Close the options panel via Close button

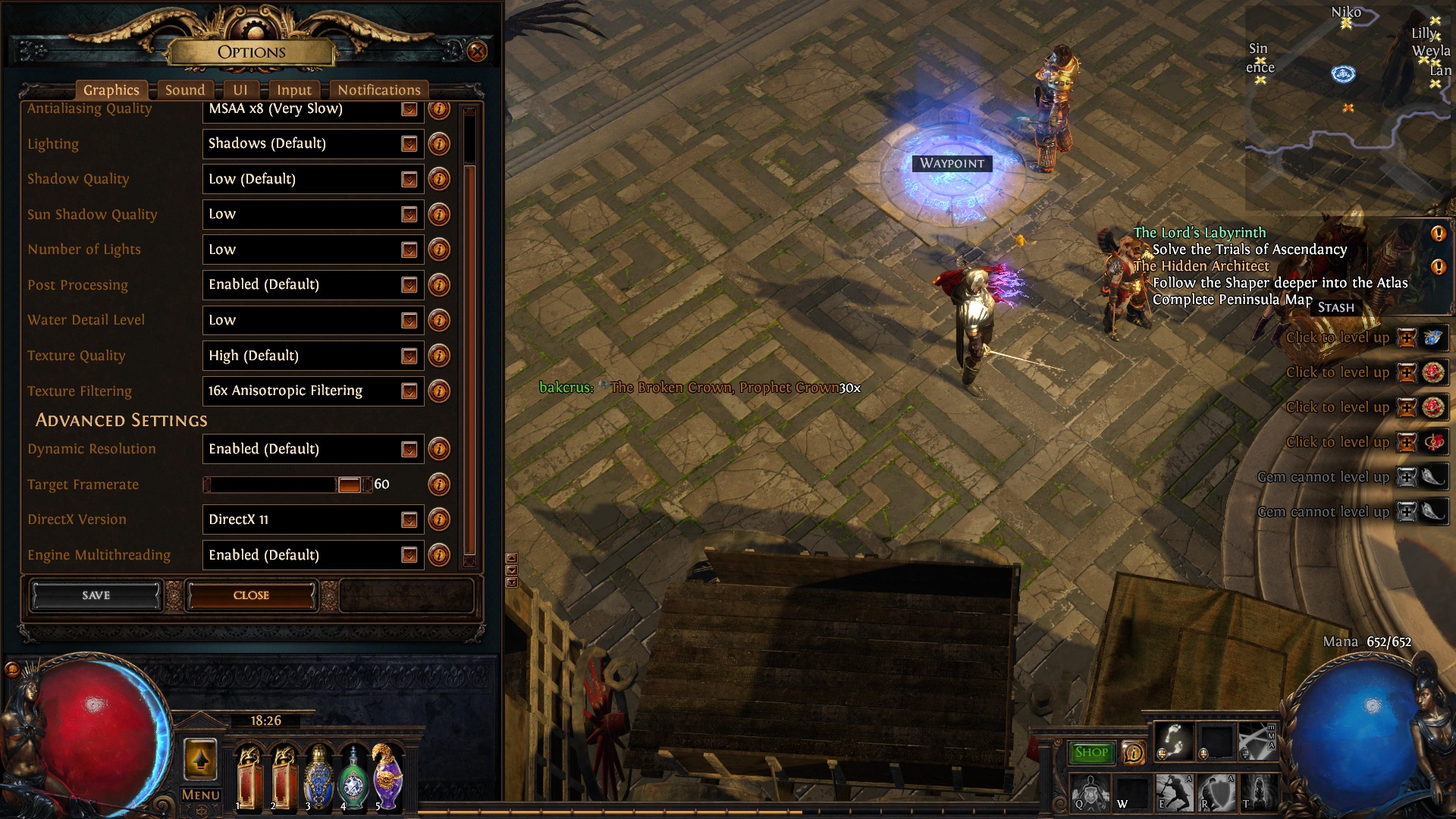coord(251,595)
